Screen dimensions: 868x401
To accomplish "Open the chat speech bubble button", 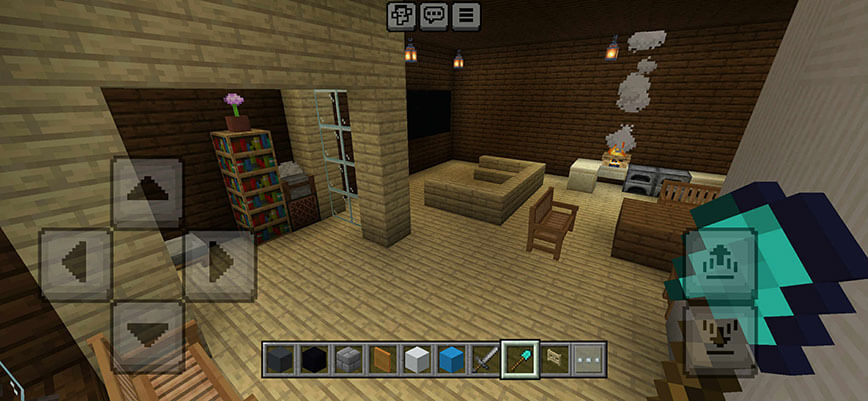I will [x=433, y=16].
